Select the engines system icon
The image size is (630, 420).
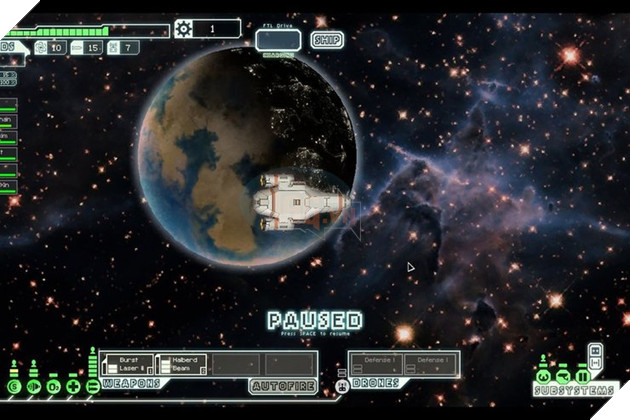point(33,386)
